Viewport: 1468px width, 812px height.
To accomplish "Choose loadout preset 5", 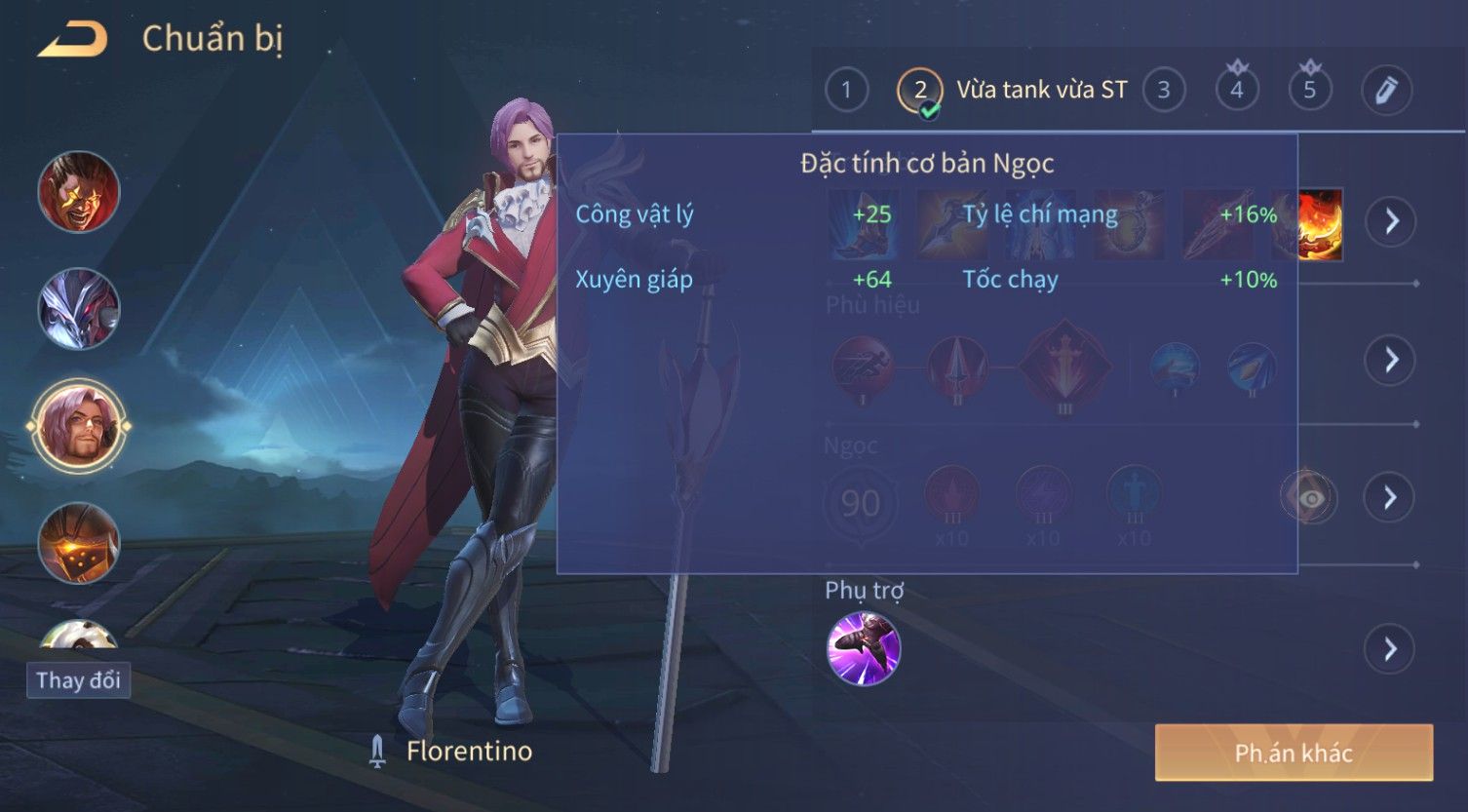I will tap(1309, 91).
